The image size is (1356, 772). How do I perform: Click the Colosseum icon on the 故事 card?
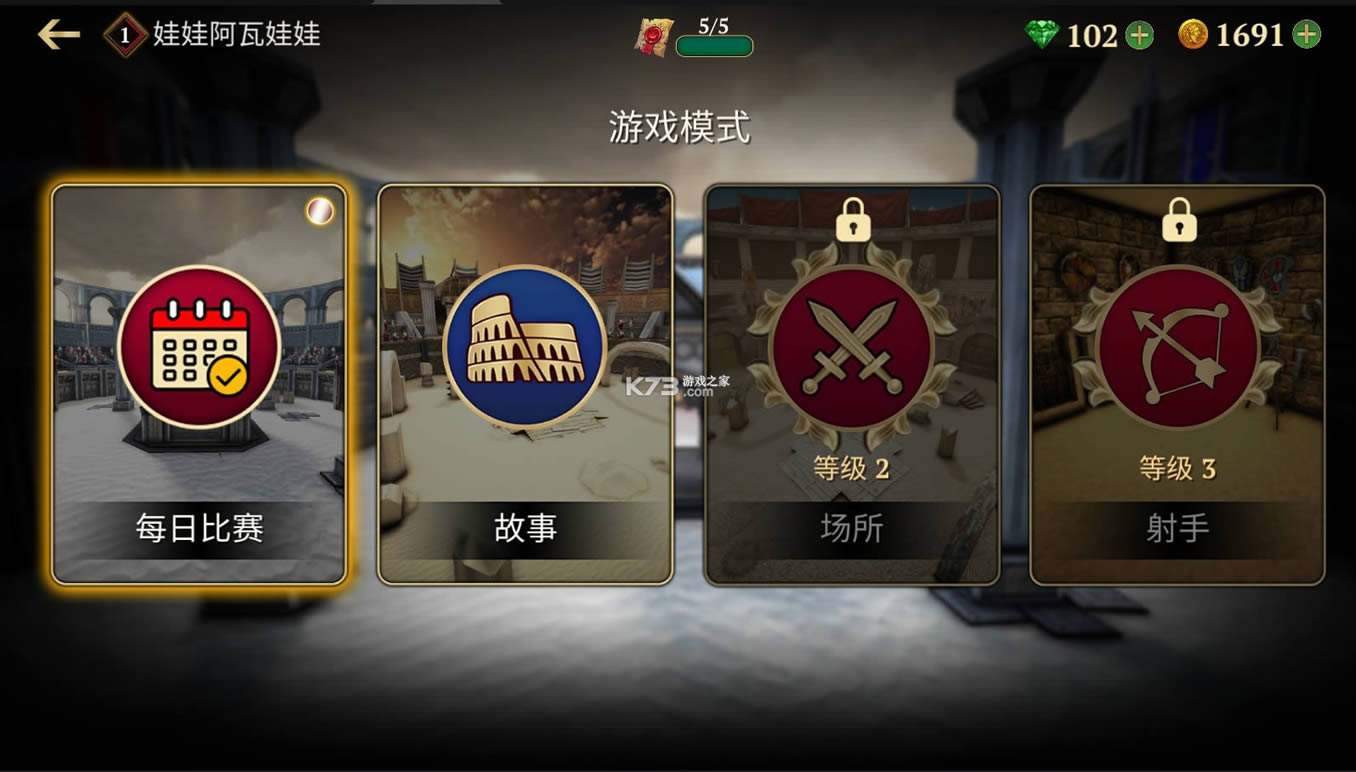coord(523,346)
